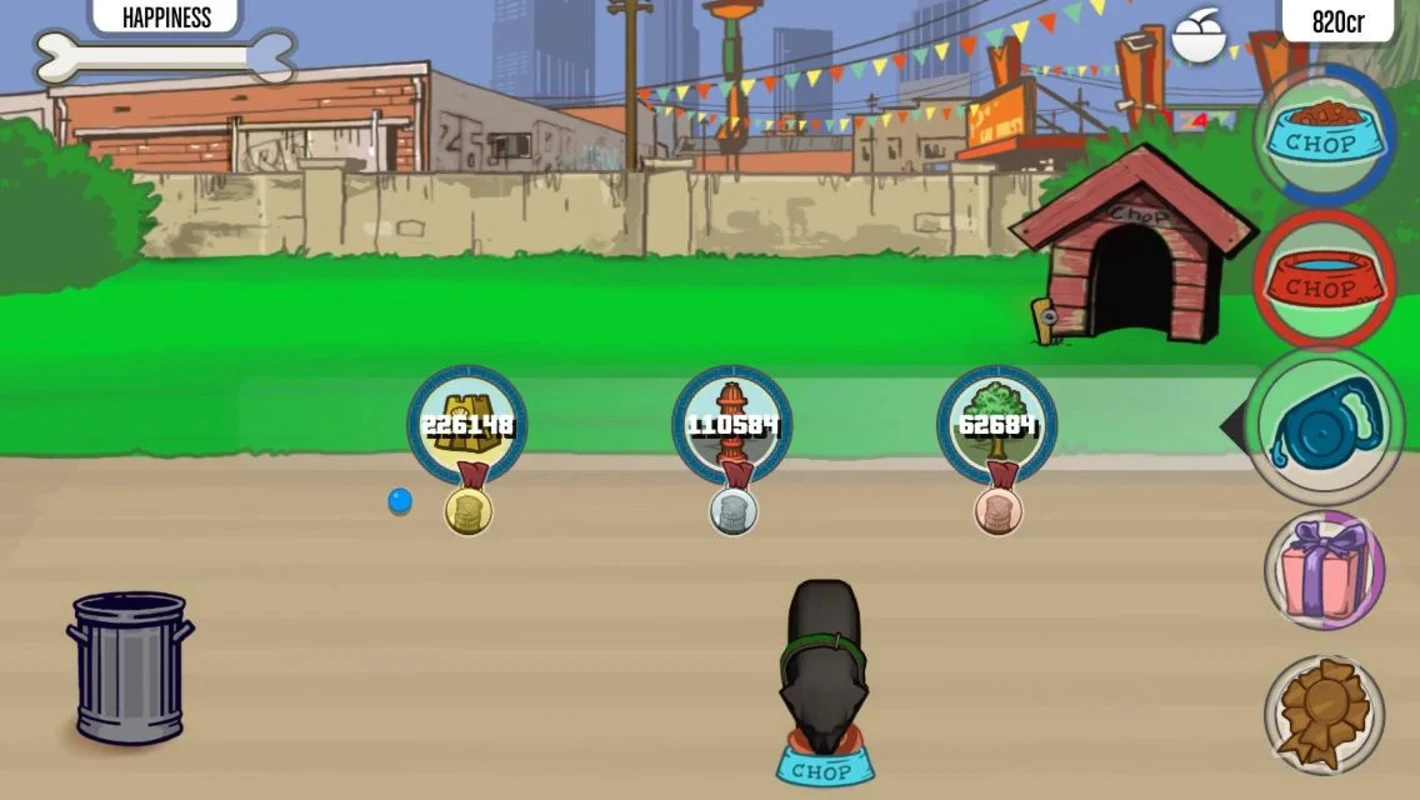
Task: Open the pink gift box icon
Action: point(1324,575)
